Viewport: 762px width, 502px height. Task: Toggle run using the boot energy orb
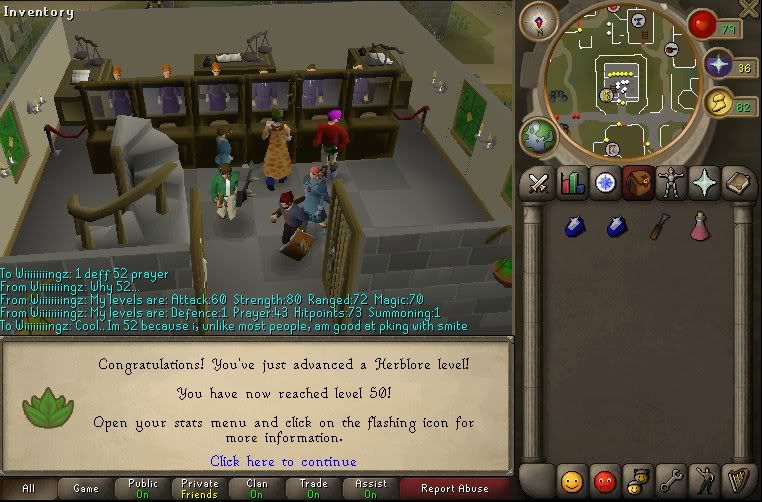[718, 102]
